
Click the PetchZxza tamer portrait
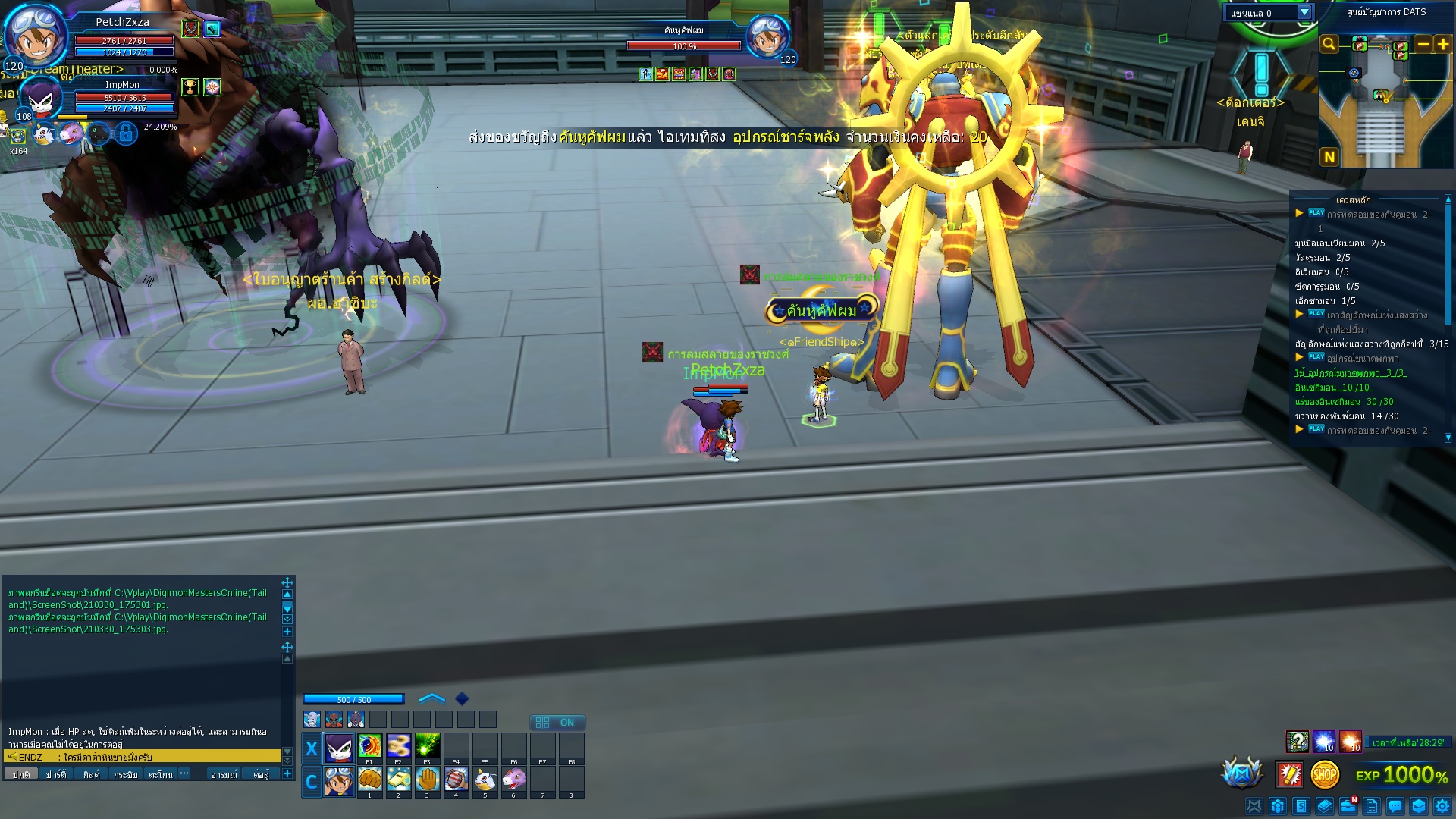coord(35,35)
